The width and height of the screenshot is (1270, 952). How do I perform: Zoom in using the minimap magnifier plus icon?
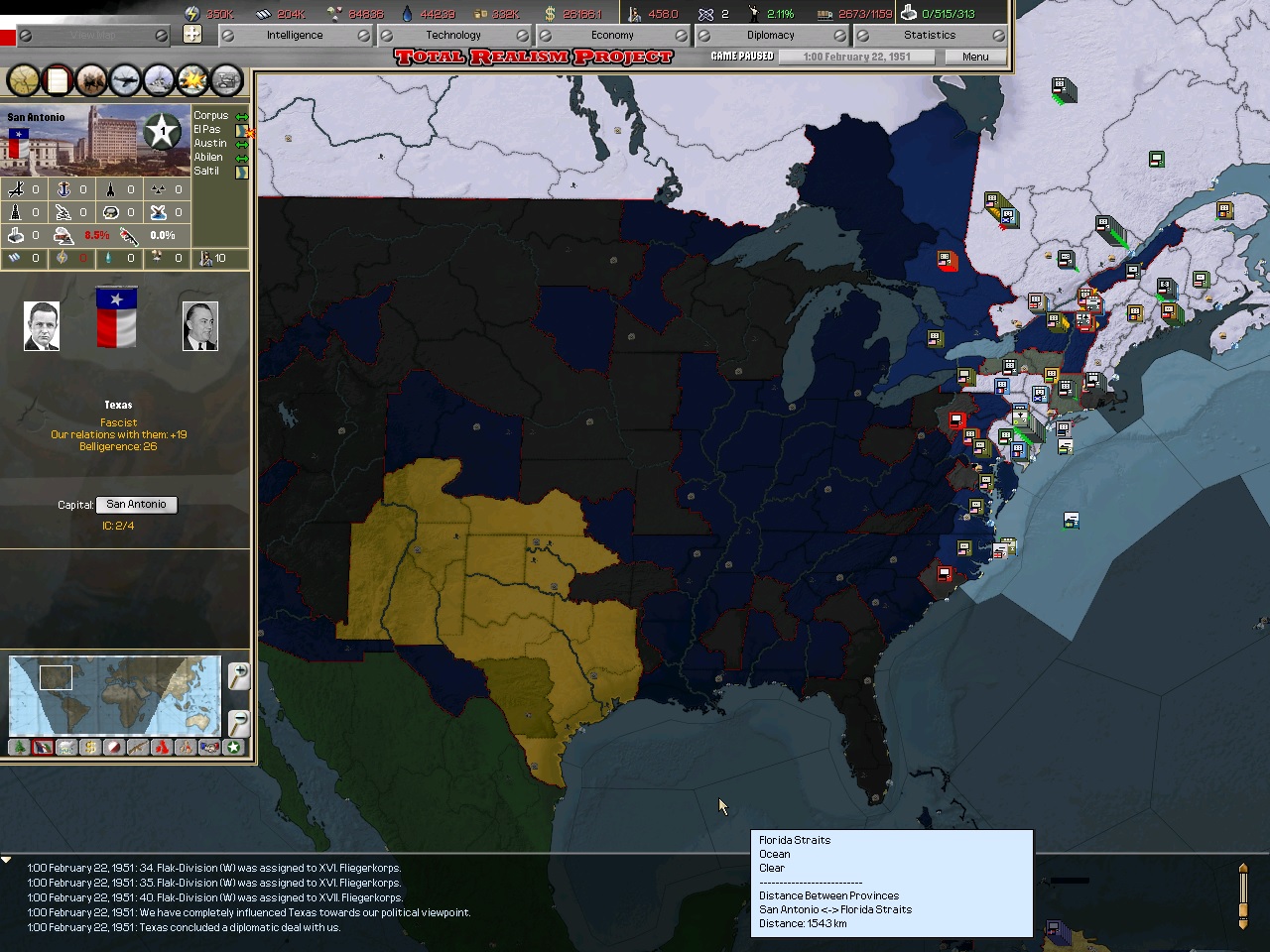point(237,676)
